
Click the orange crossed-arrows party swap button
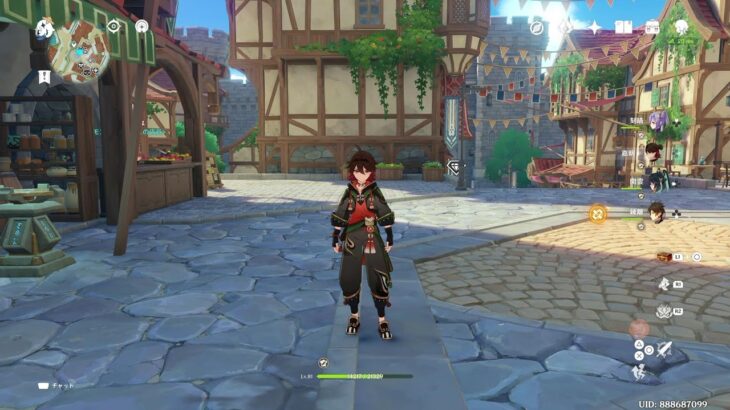597,212
